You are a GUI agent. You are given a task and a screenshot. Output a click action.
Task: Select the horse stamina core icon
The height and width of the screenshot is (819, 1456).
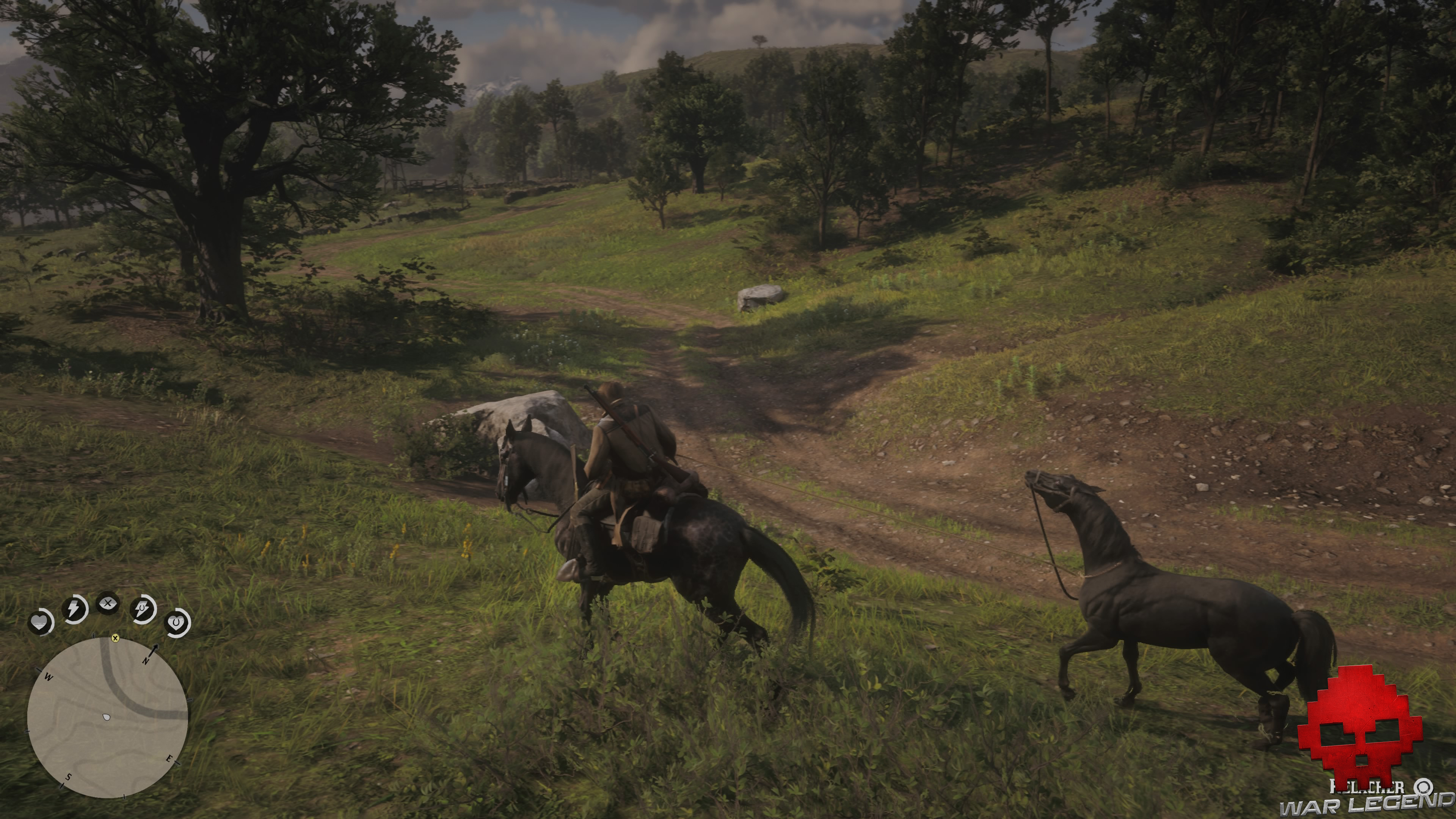tap(143, 608)
